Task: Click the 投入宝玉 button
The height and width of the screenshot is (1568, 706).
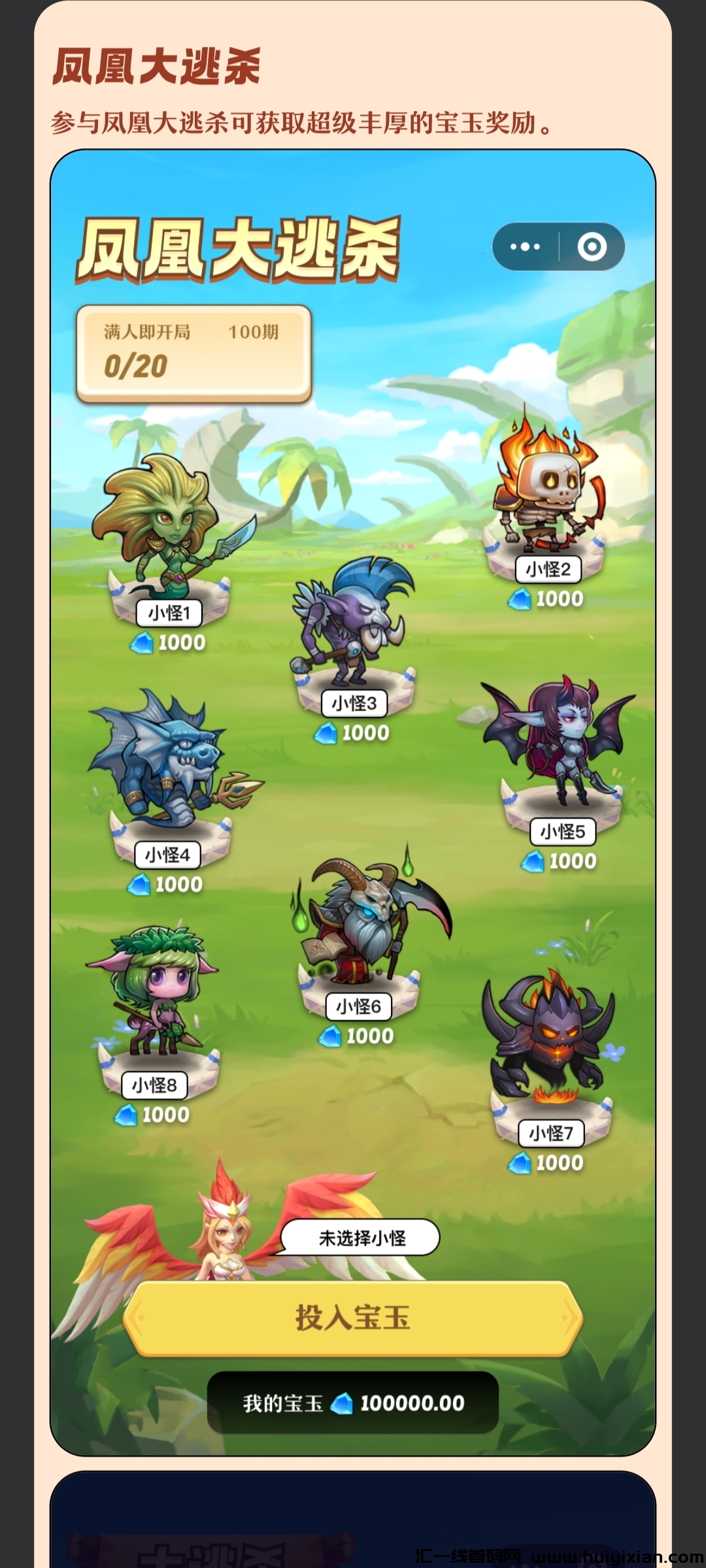Action: [352, 1318]
